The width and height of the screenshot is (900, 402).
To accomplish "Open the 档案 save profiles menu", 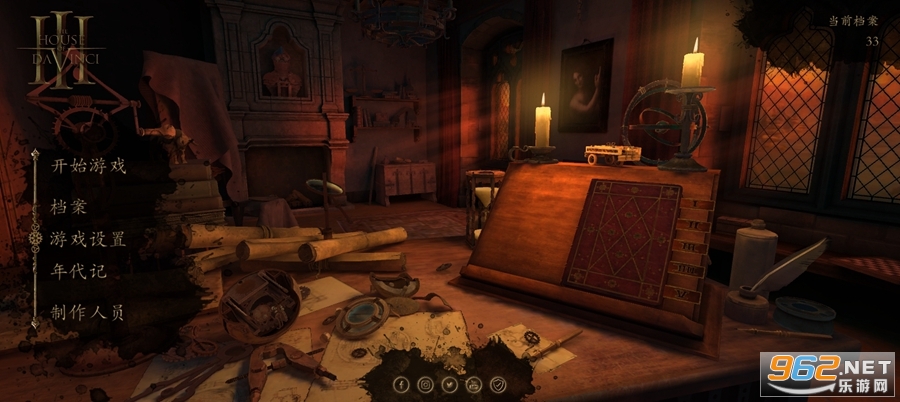I will (x=68, y=207).
